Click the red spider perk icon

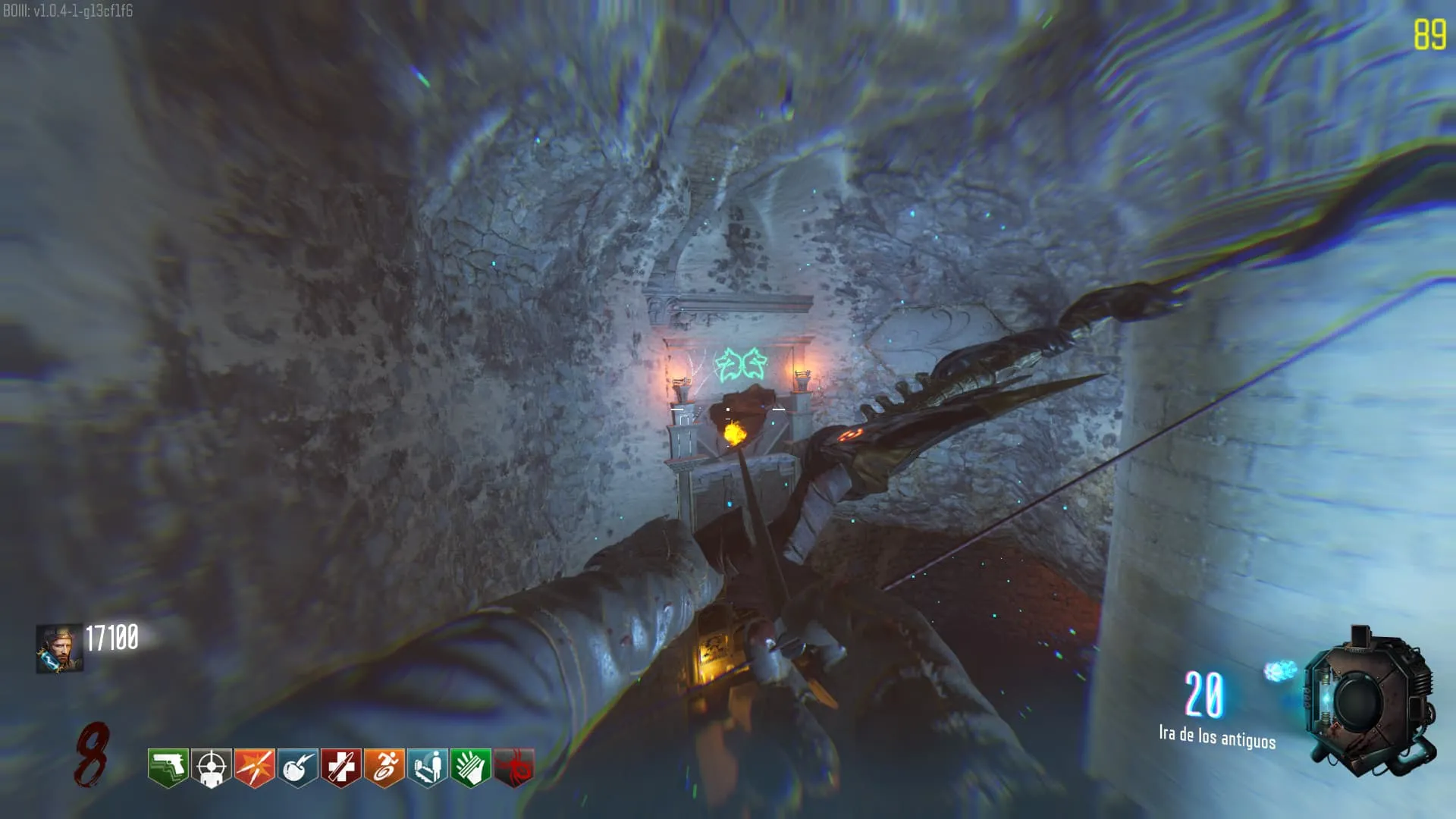pyautogui.click(x=513, y=767)
